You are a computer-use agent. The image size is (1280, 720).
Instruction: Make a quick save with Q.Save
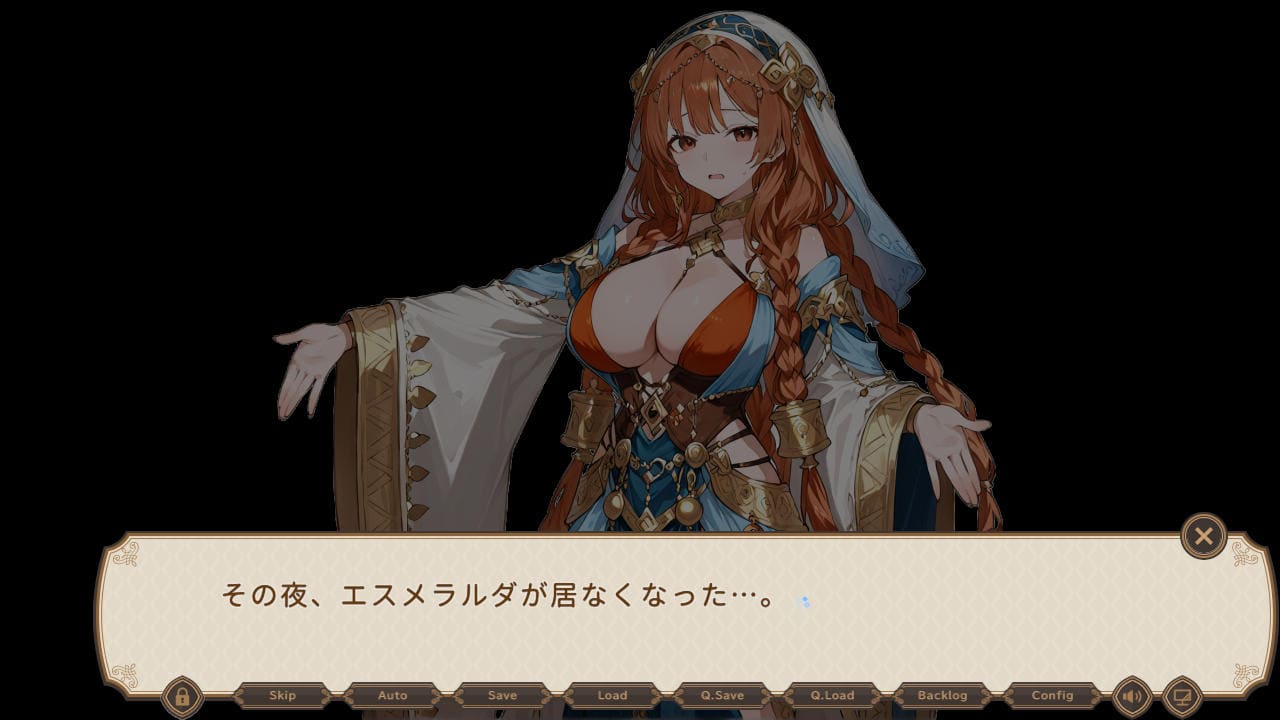pos(722,696)
